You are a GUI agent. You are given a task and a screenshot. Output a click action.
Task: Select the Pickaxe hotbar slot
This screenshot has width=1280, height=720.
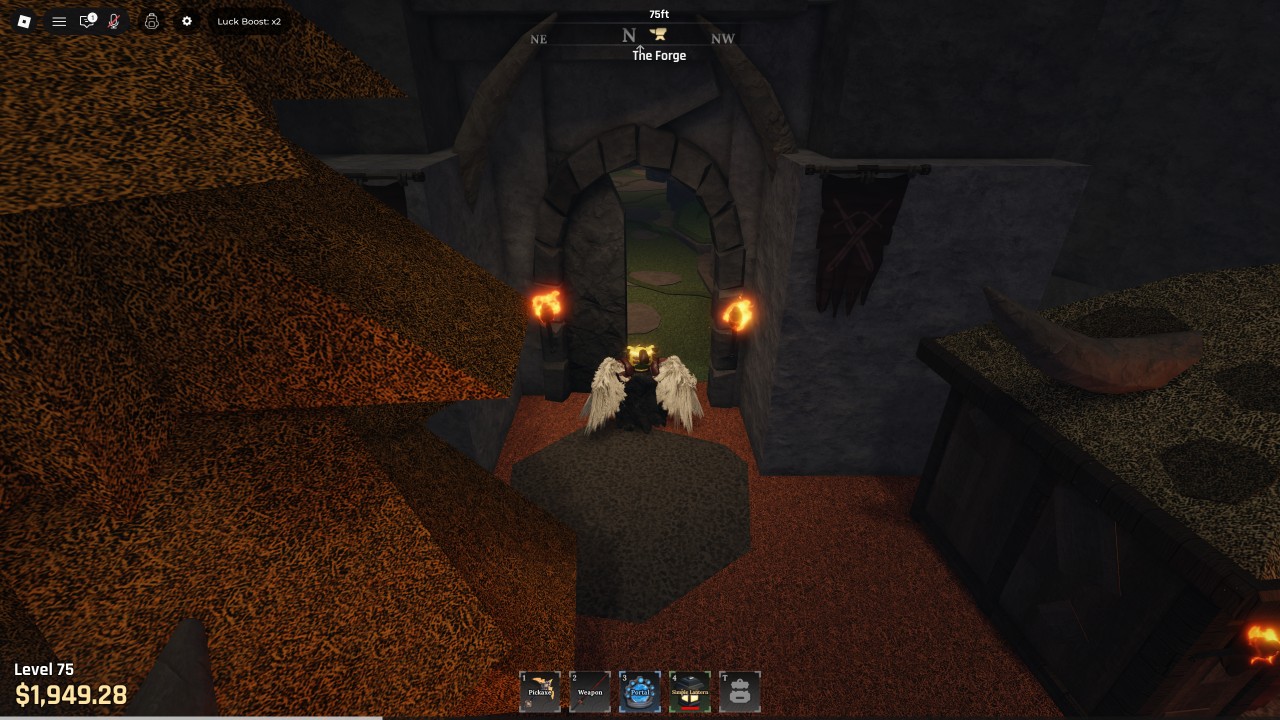click(540, 691)
